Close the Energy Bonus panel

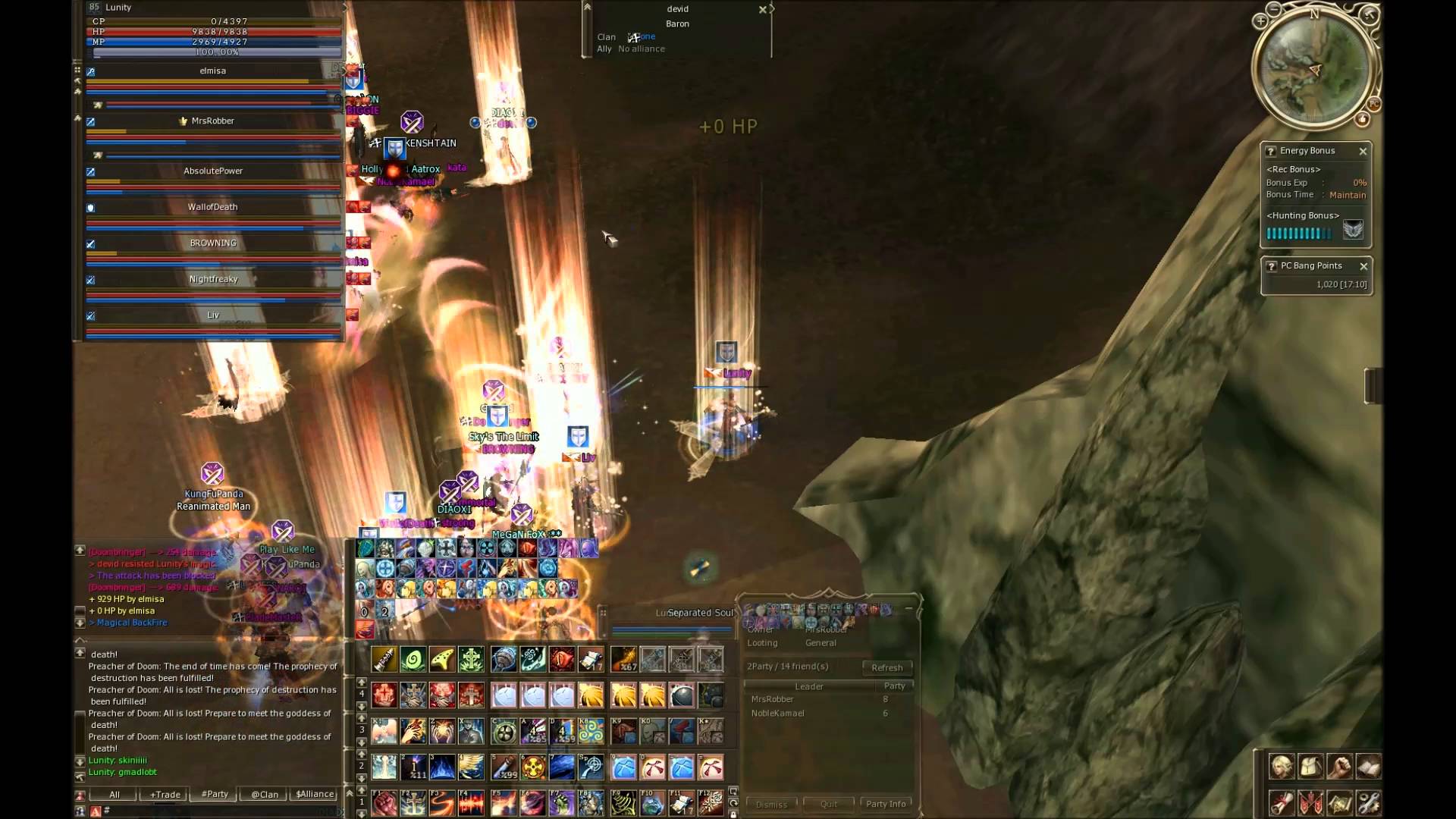tap(1363, 152)
